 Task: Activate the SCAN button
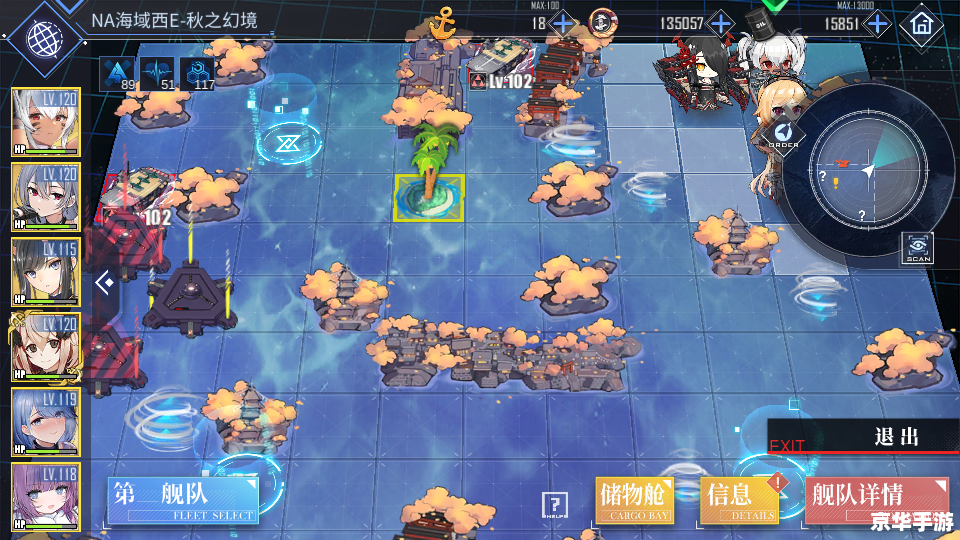pyautogui.click(x=918, y=247)
